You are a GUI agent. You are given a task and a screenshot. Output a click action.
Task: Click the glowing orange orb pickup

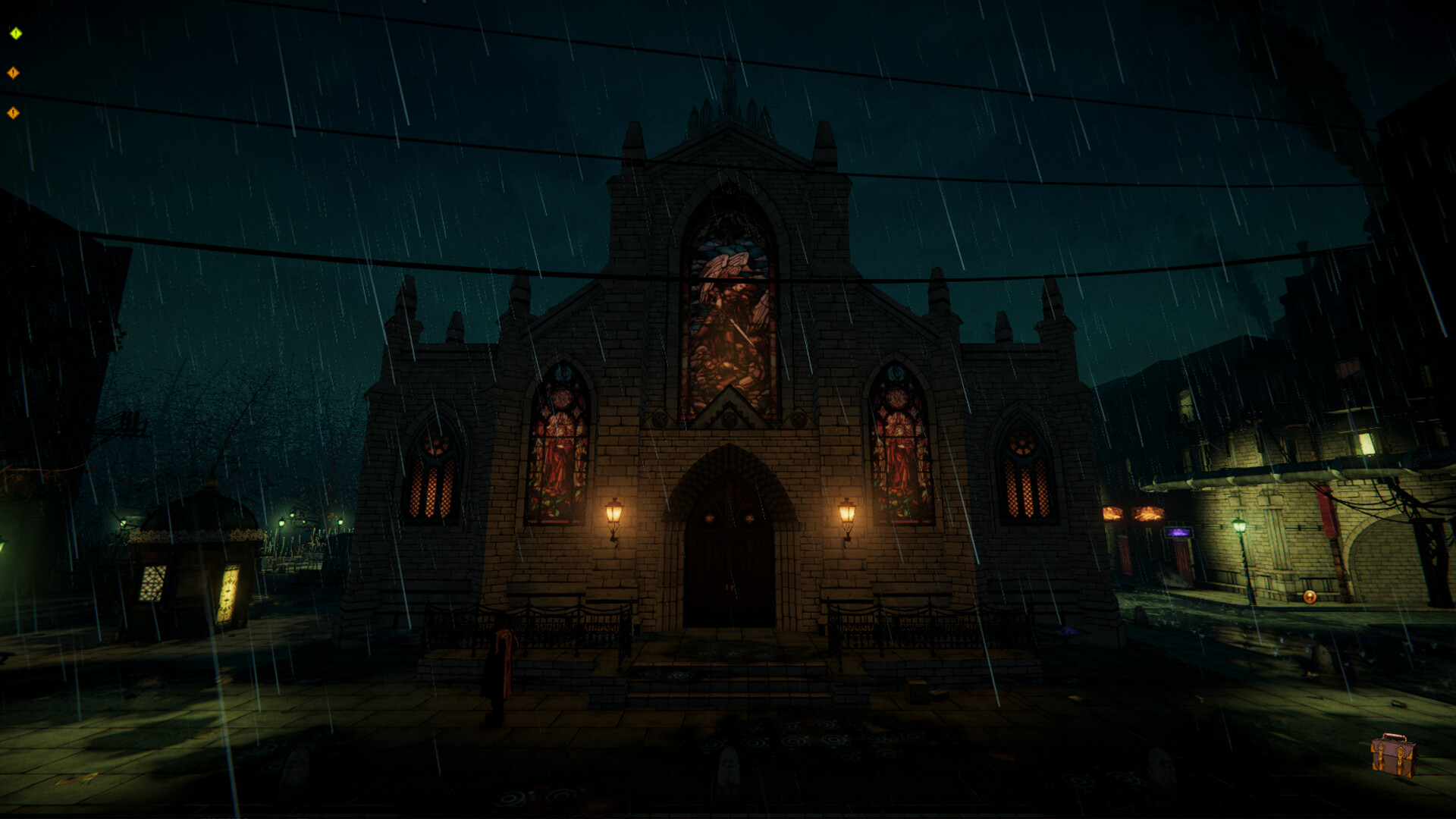[1310, 597]
